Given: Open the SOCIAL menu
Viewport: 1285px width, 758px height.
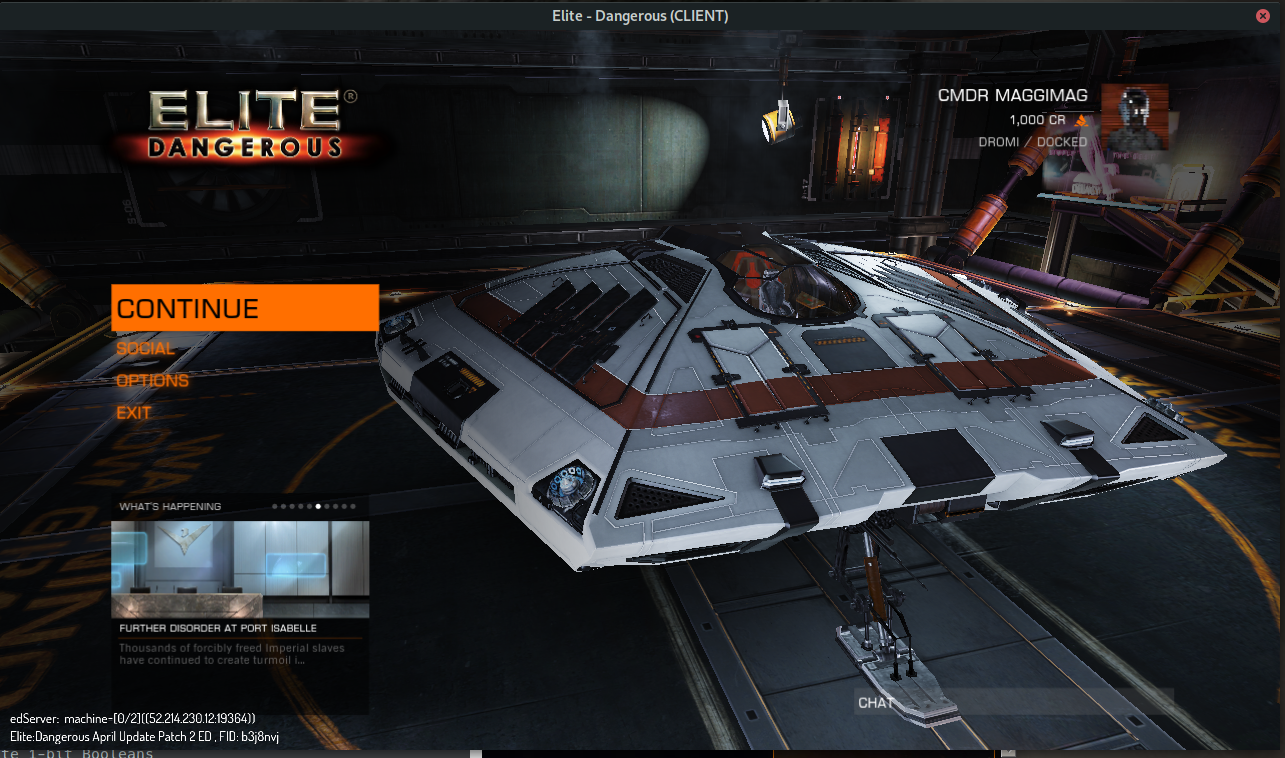Looking at the screenshot, I should pos(146,349).
